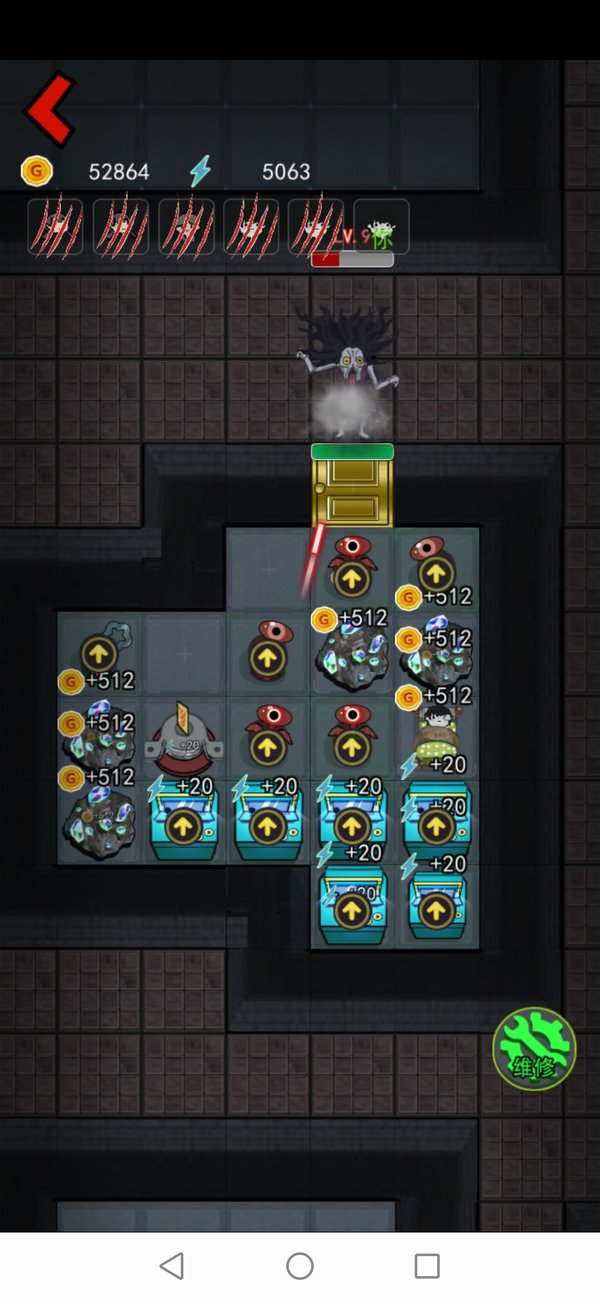Select the player portrait marked 你
This screenshot has width=600, height=1300.
tap(381, 228)
